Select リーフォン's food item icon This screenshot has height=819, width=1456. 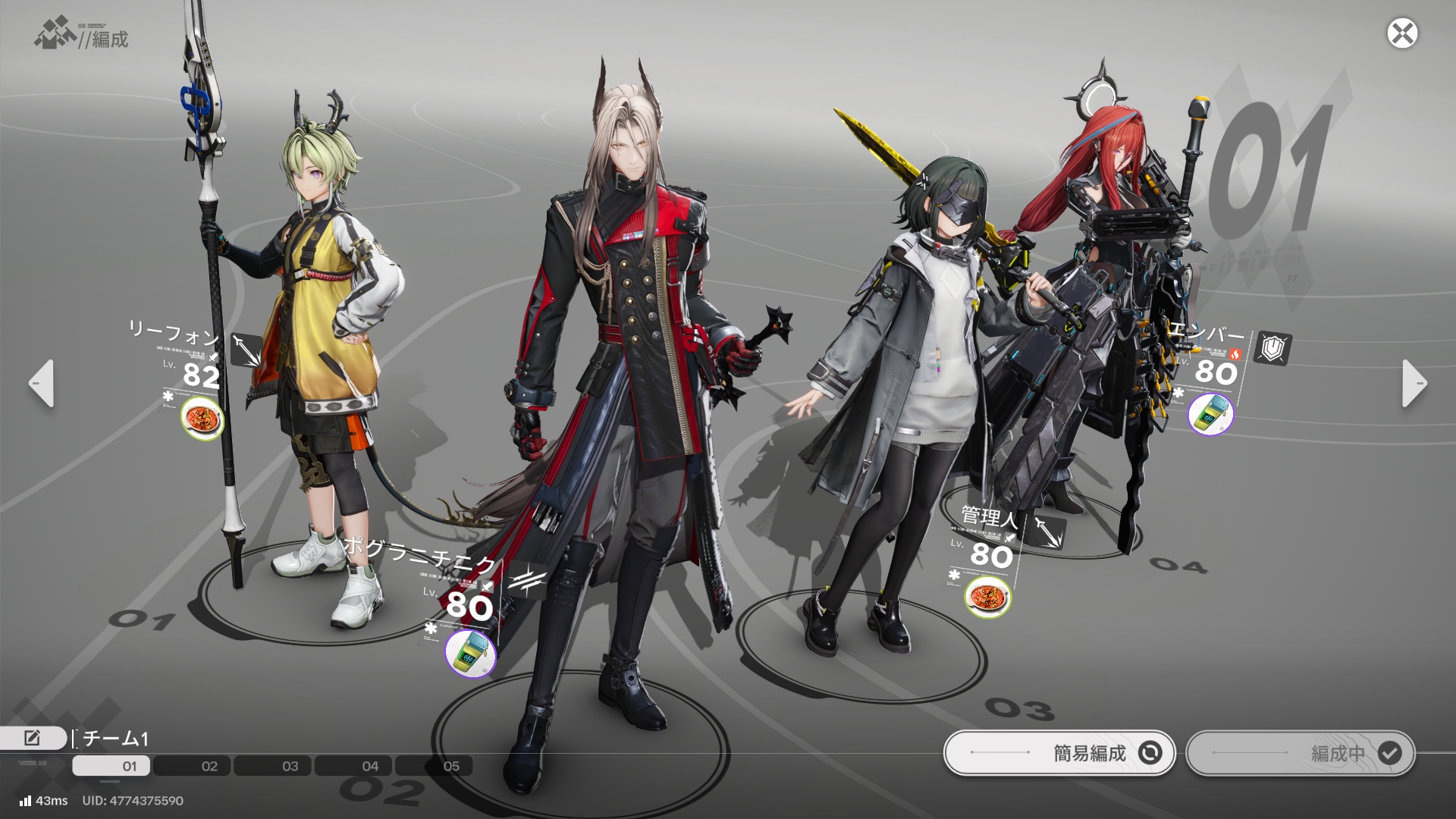(202, 419)
